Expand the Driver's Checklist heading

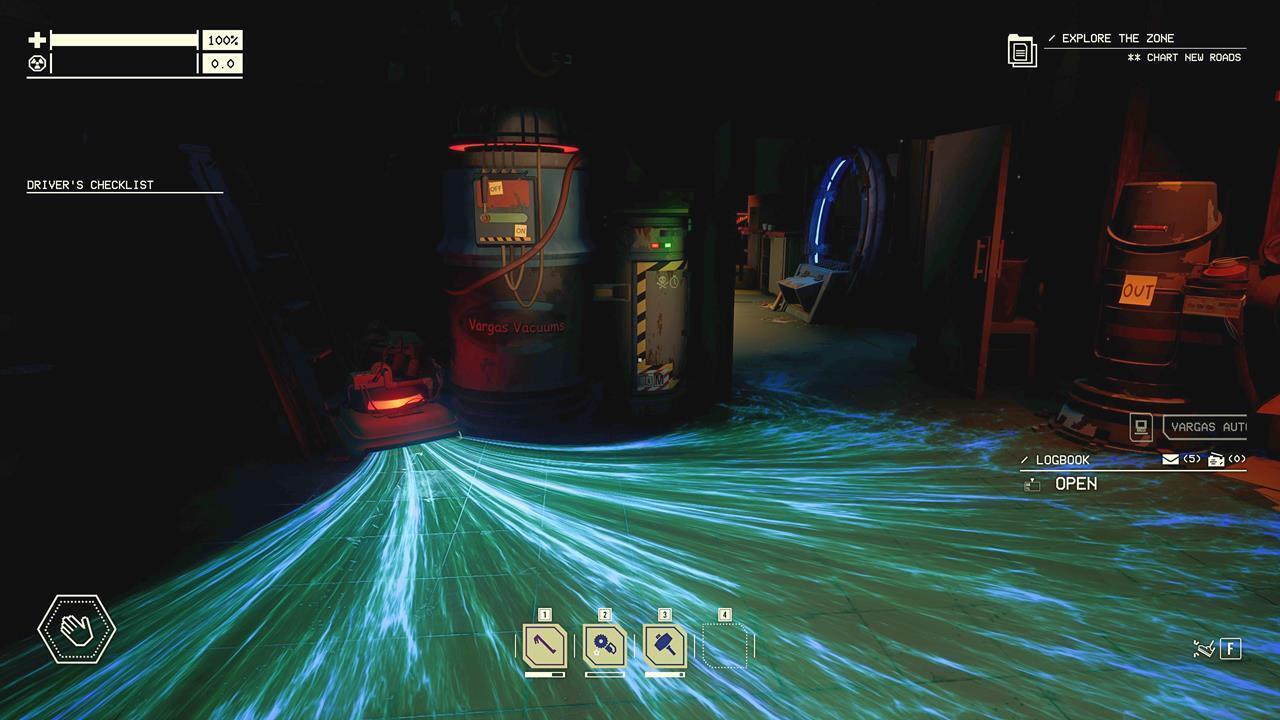[90, 184]
